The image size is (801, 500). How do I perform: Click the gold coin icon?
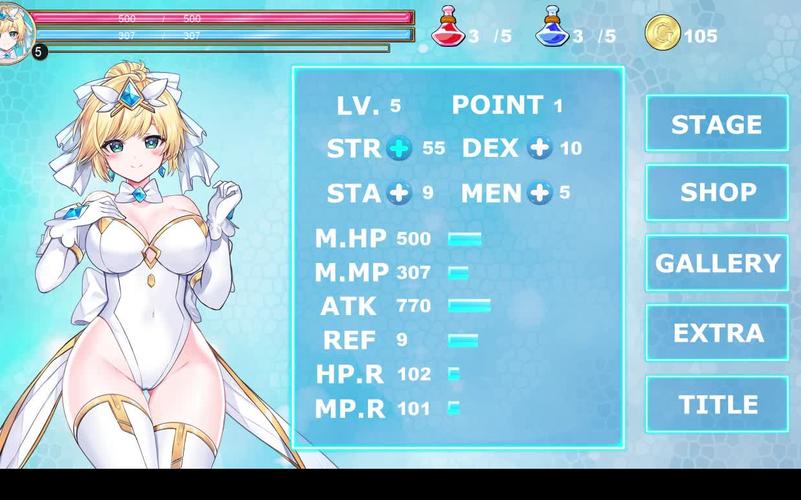point(662,33)
